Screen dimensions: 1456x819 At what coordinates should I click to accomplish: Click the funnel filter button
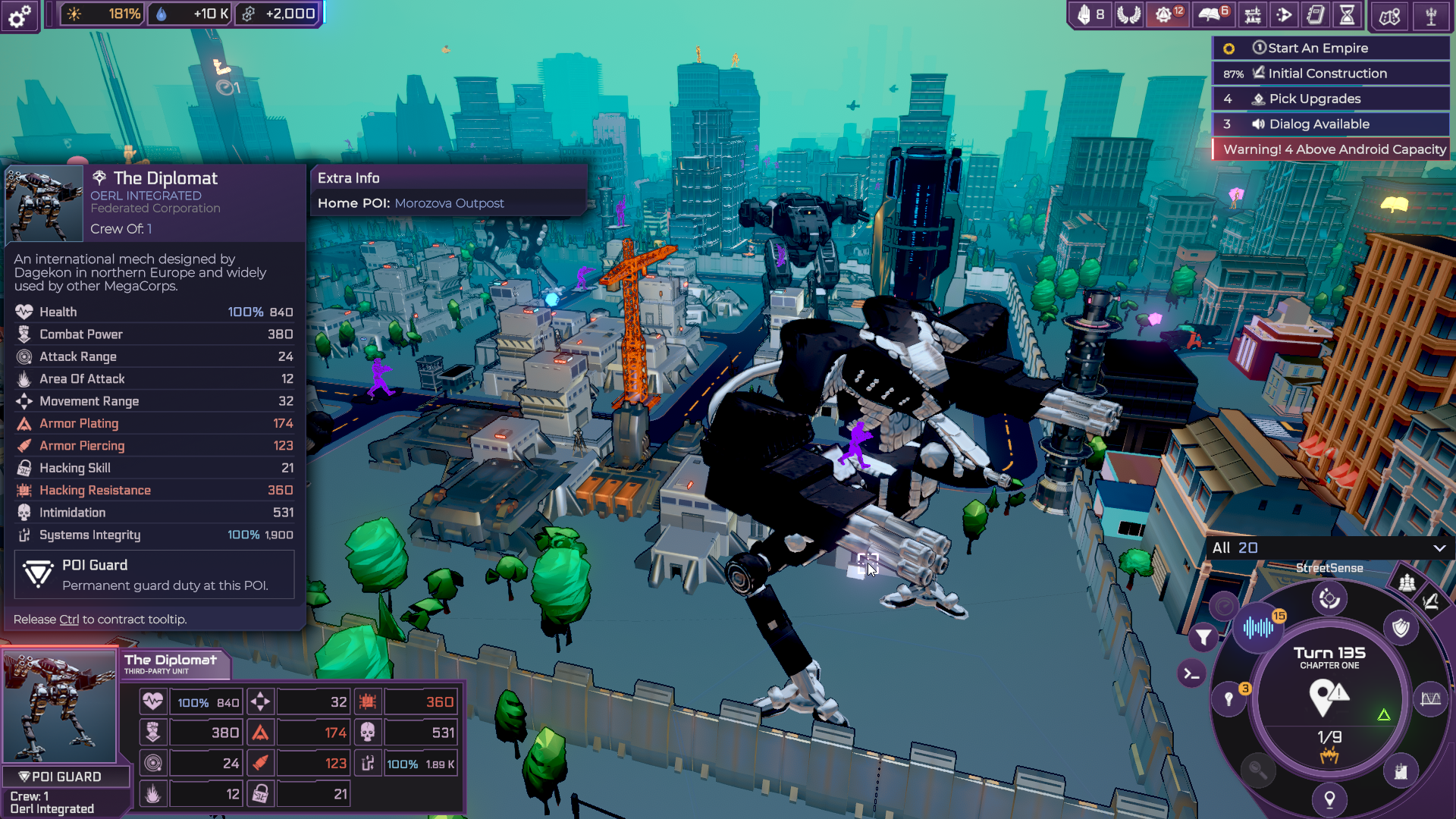click(1203, 638)
